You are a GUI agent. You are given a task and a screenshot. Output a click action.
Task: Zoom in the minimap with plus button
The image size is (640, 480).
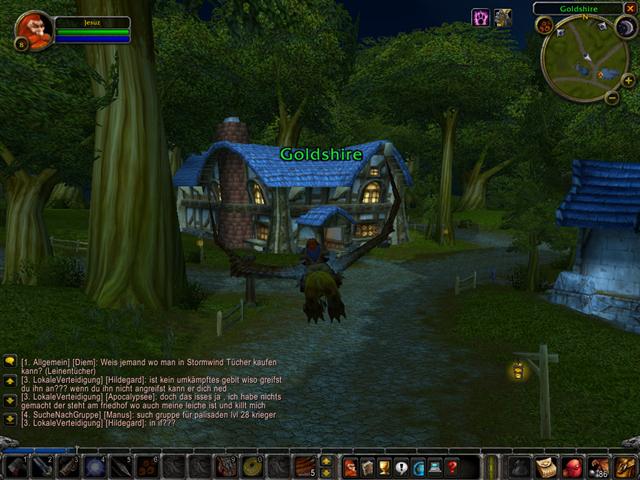pyautogui.click(x=627, y=81)
